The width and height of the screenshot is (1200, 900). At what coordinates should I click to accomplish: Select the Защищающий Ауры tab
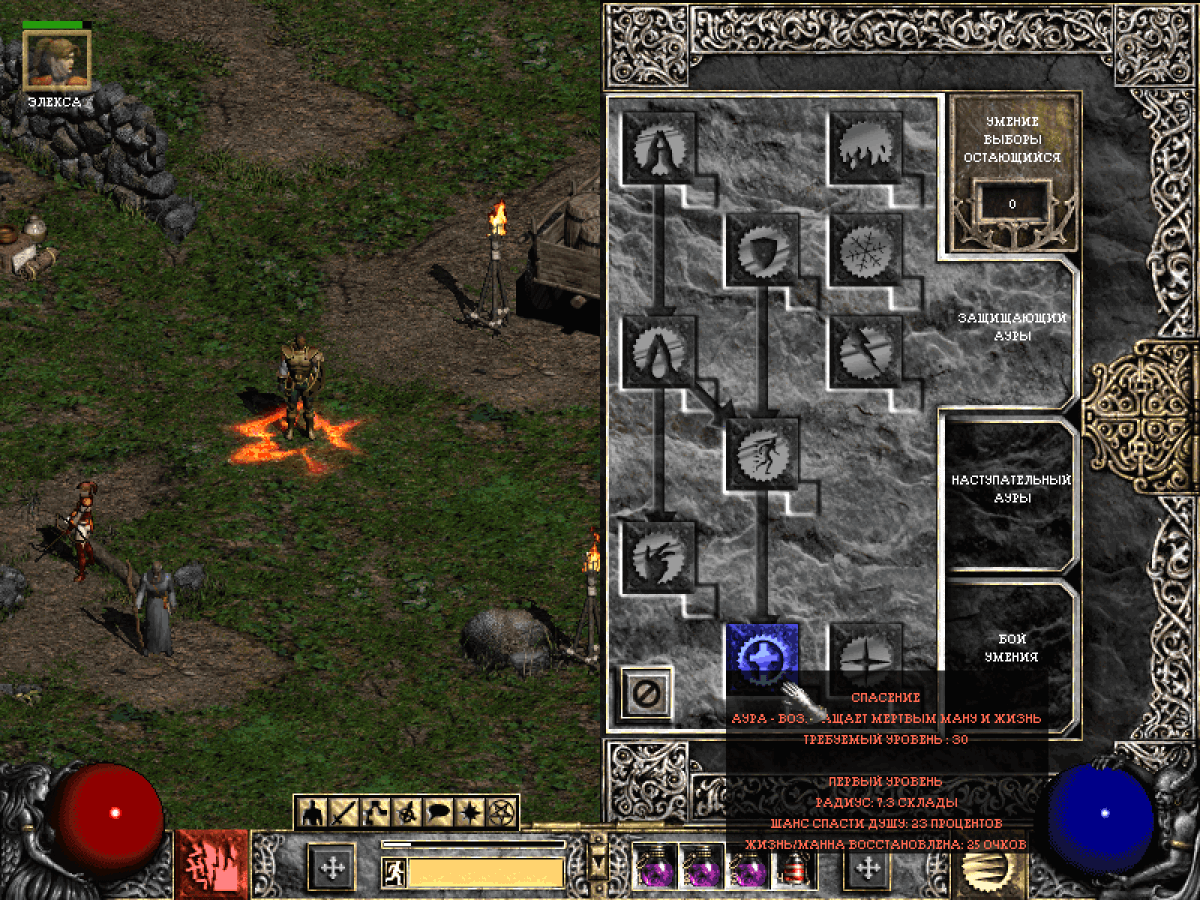click(x=1010, y=326)
